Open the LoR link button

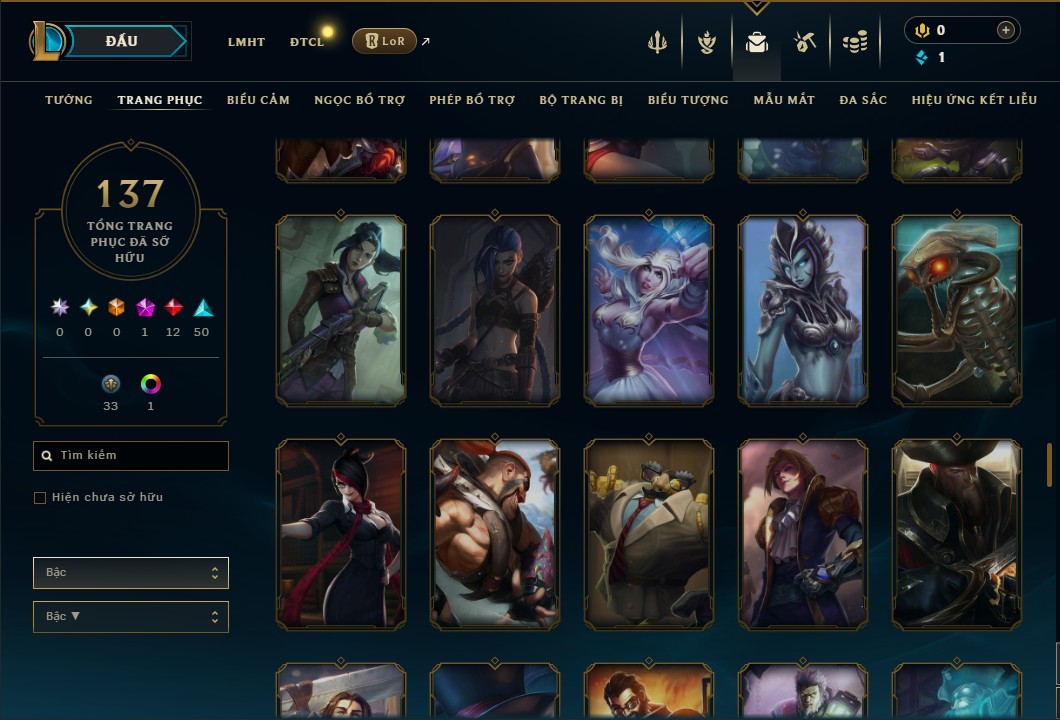[384, 41]
